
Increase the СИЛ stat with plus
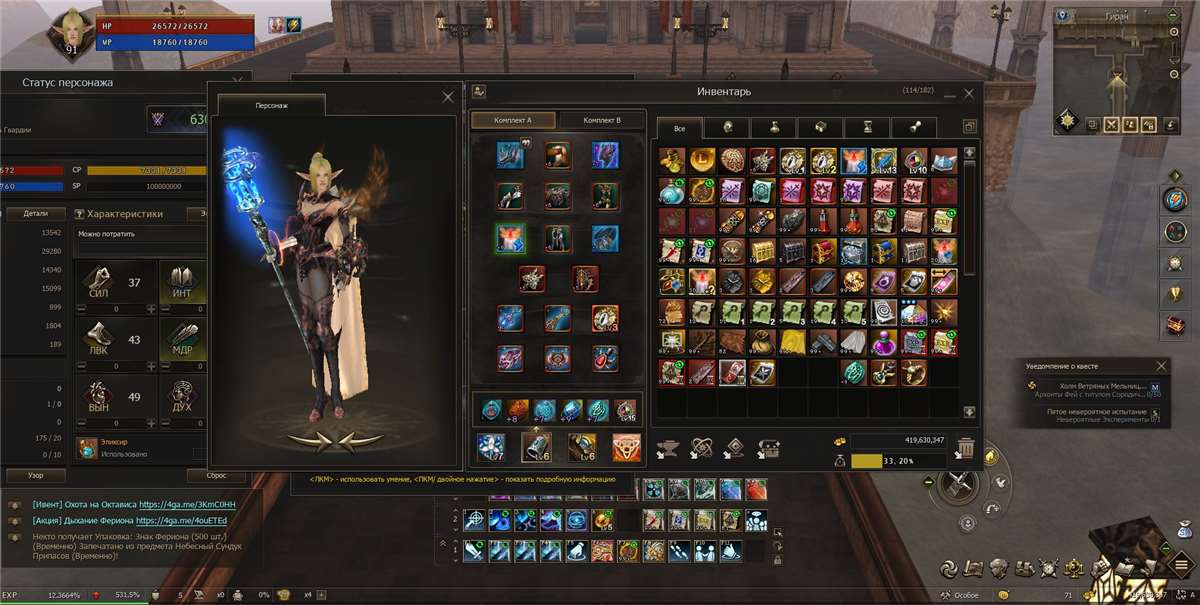coord(151,310)
